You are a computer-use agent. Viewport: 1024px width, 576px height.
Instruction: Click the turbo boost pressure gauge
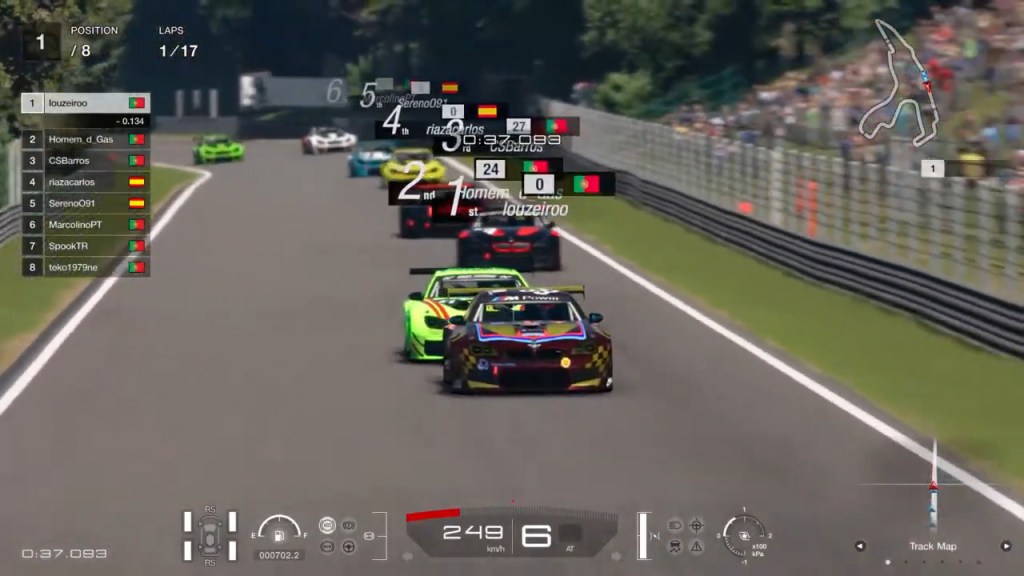(744, 533)
